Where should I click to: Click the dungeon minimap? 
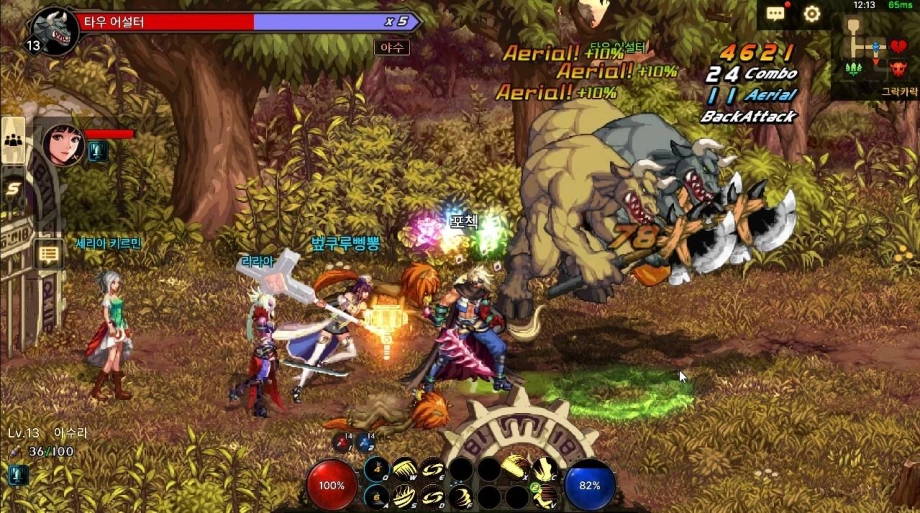click(874, 57)
